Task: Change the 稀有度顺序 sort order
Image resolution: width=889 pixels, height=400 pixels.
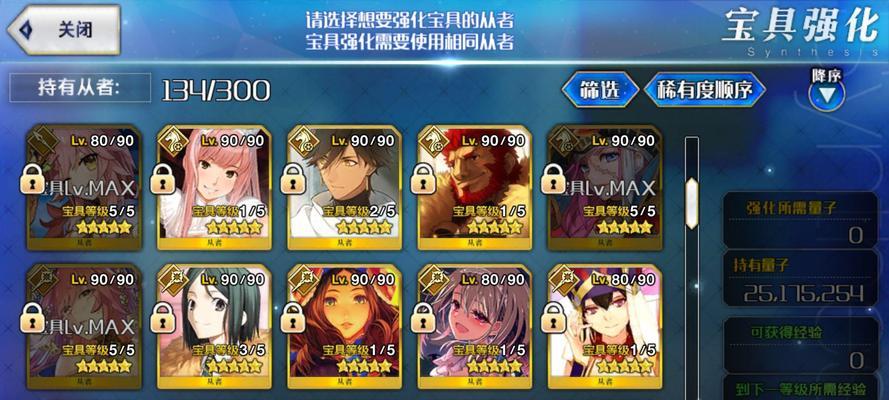Action: (x=710, y=90)
